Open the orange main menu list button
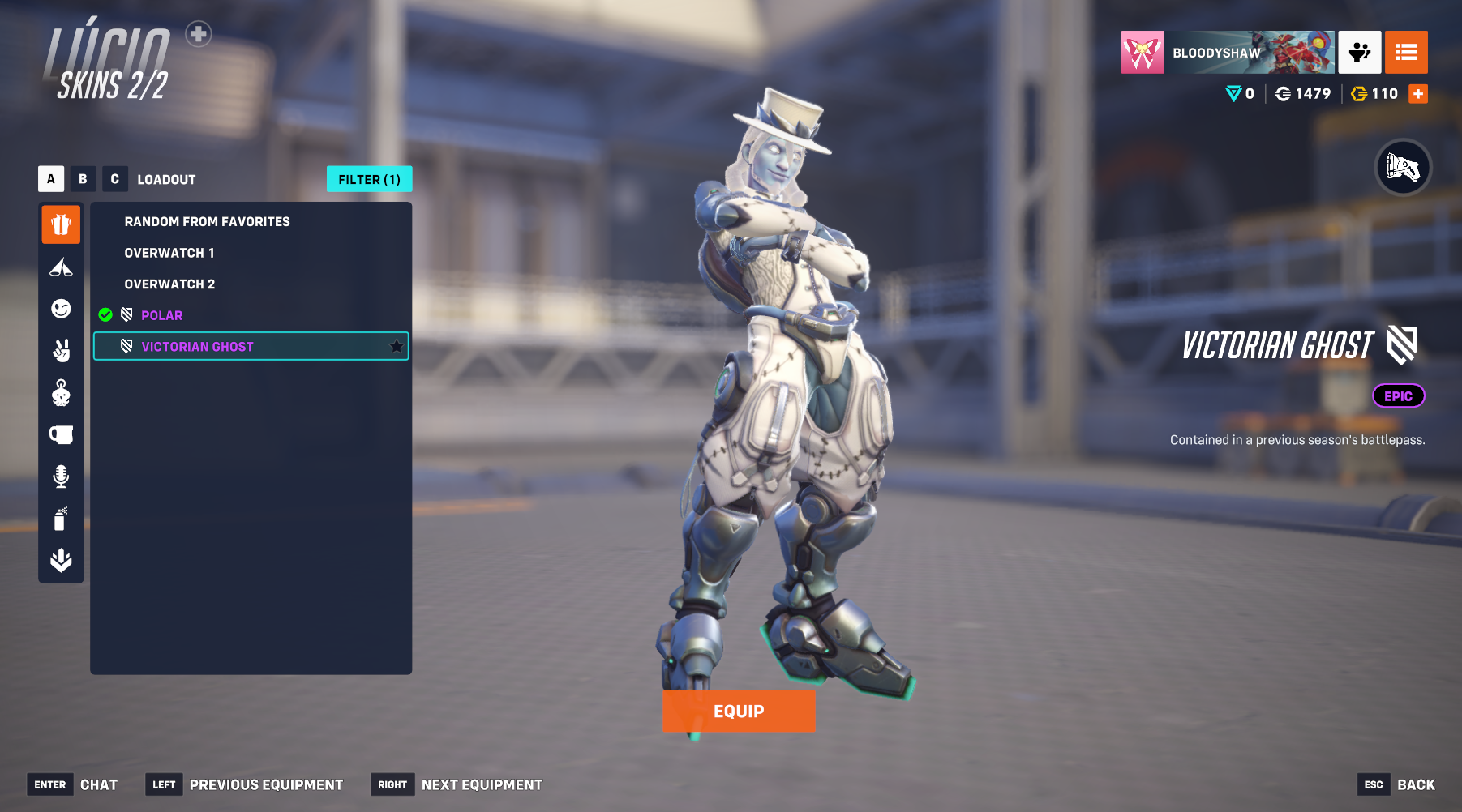1462x812 pixels. [1406, 53]
